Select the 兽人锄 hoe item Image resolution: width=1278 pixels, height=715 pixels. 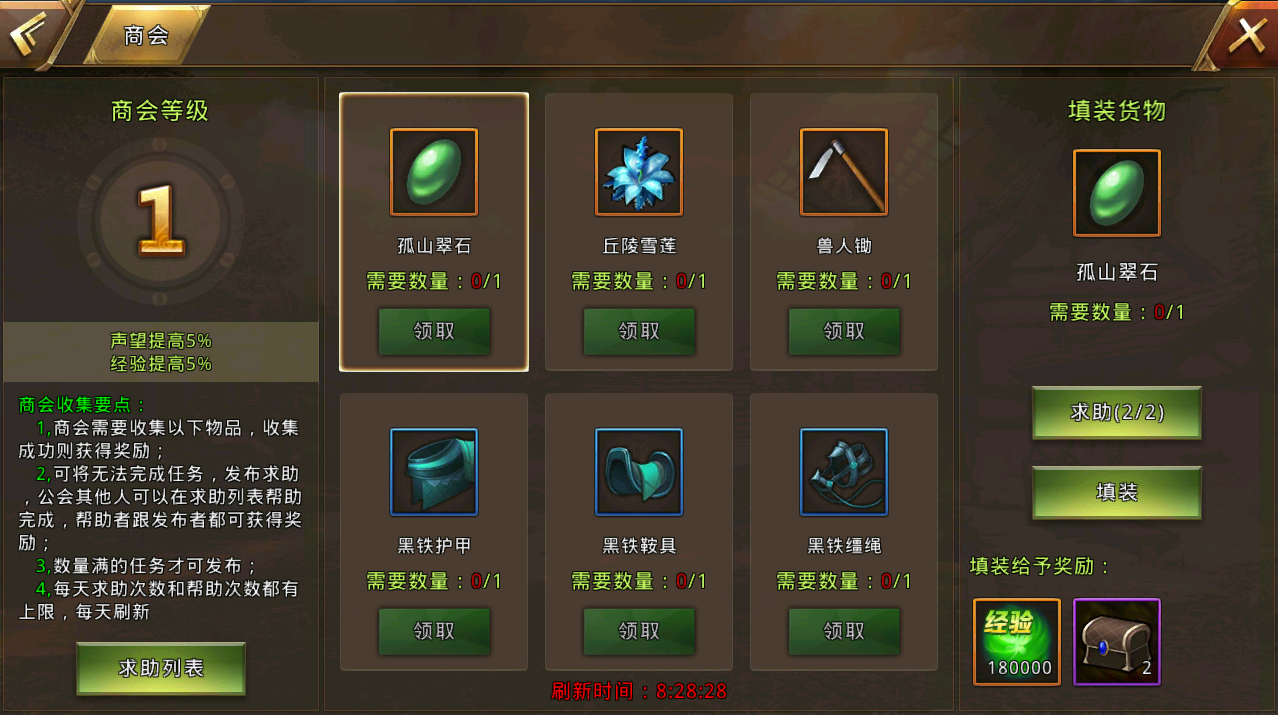(844, 172)
